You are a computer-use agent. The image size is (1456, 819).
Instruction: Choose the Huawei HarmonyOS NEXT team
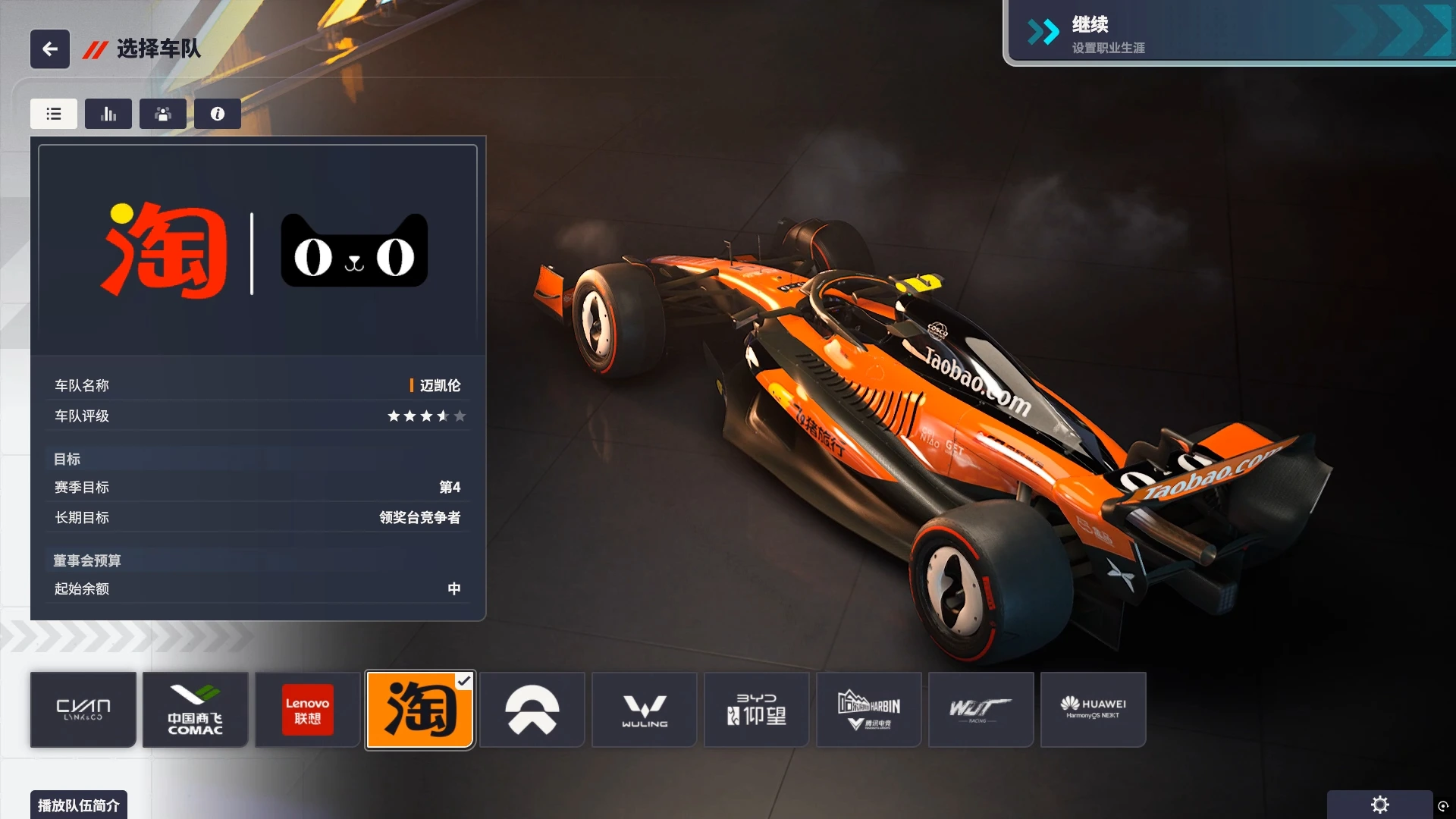pos(1094,710)
